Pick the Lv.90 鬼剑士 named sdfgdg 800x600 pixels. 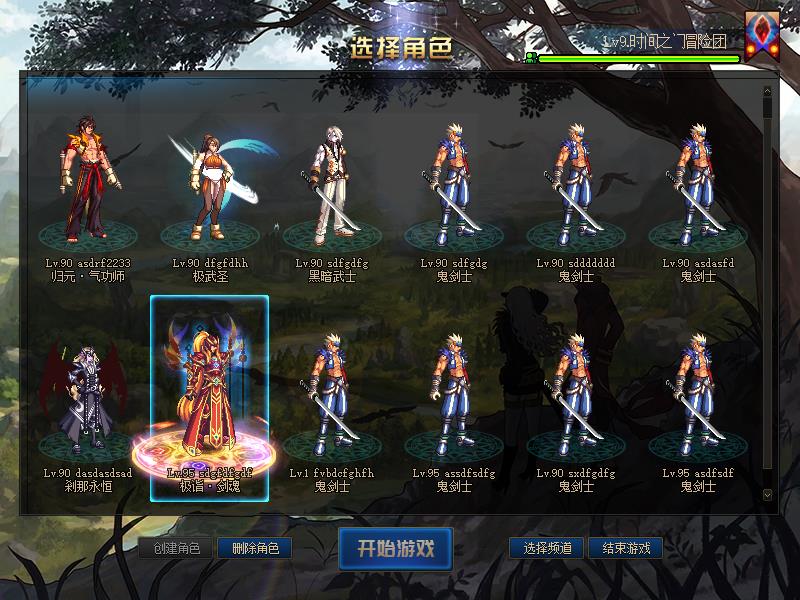pos(454,185)
